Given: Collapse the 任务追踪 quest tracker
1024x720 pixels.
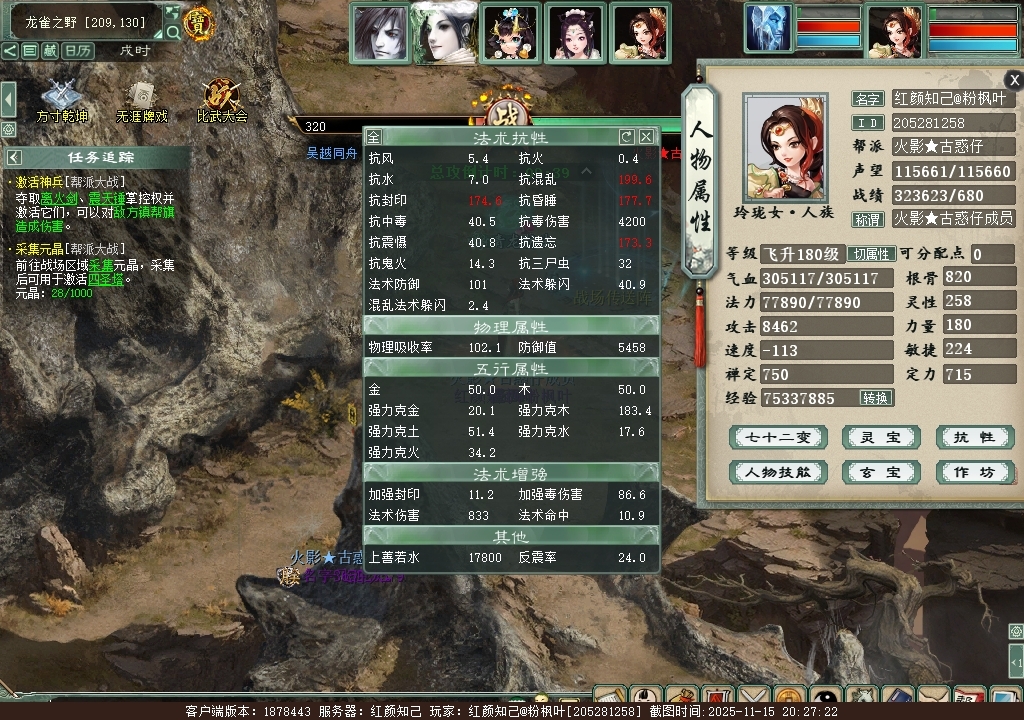Looking at the screenshot, I should [x=14, y=157].
